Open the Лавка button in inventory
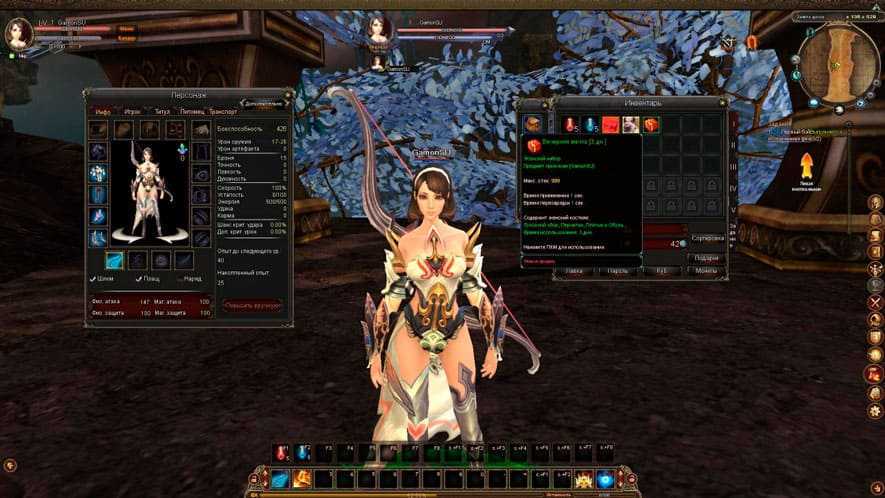885x498 pixels. pyautogui.click(x=573, y=271)
